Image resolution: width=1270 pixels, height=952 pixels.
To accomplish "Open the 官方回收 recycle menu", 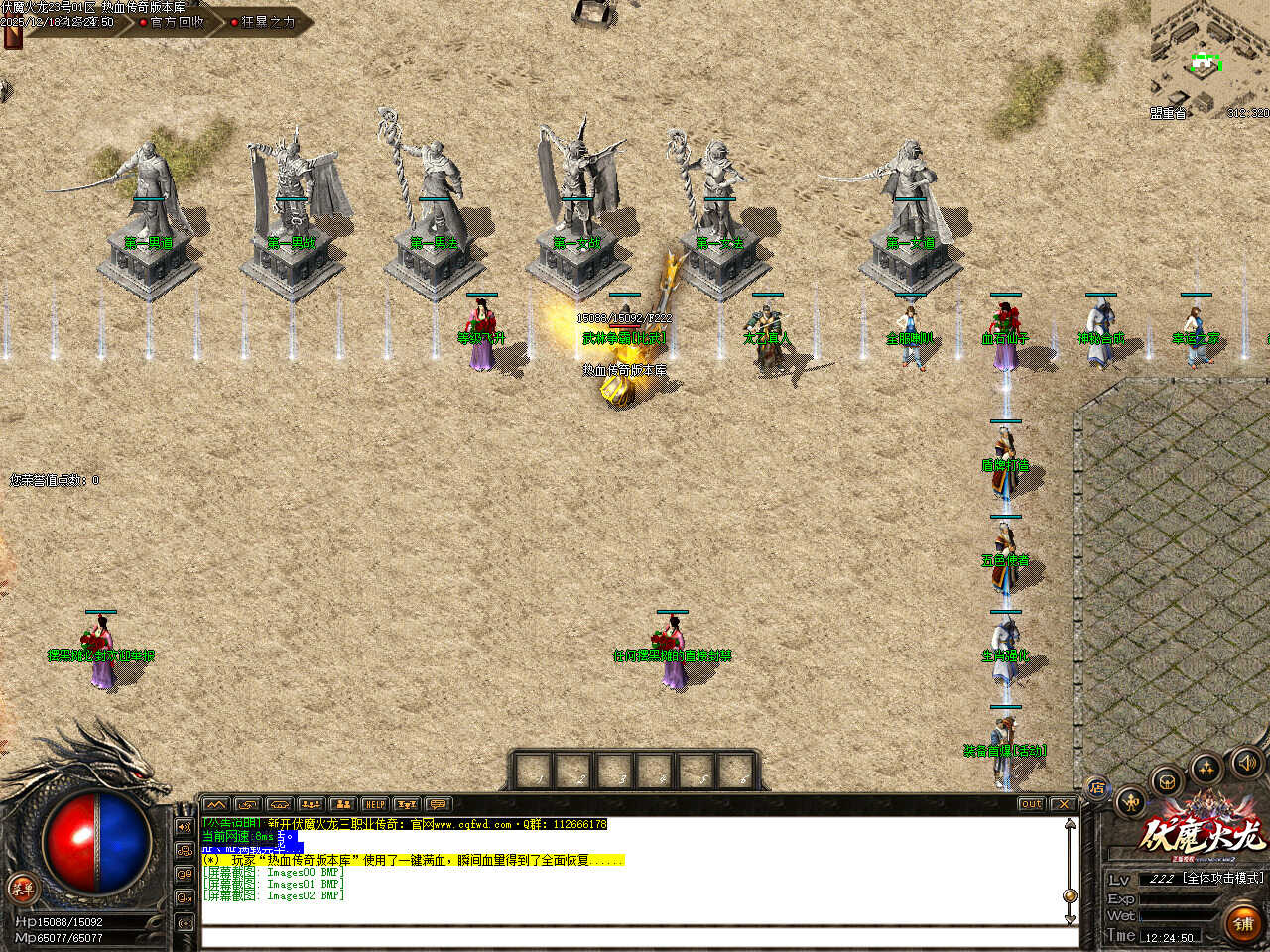I will 175,21.
